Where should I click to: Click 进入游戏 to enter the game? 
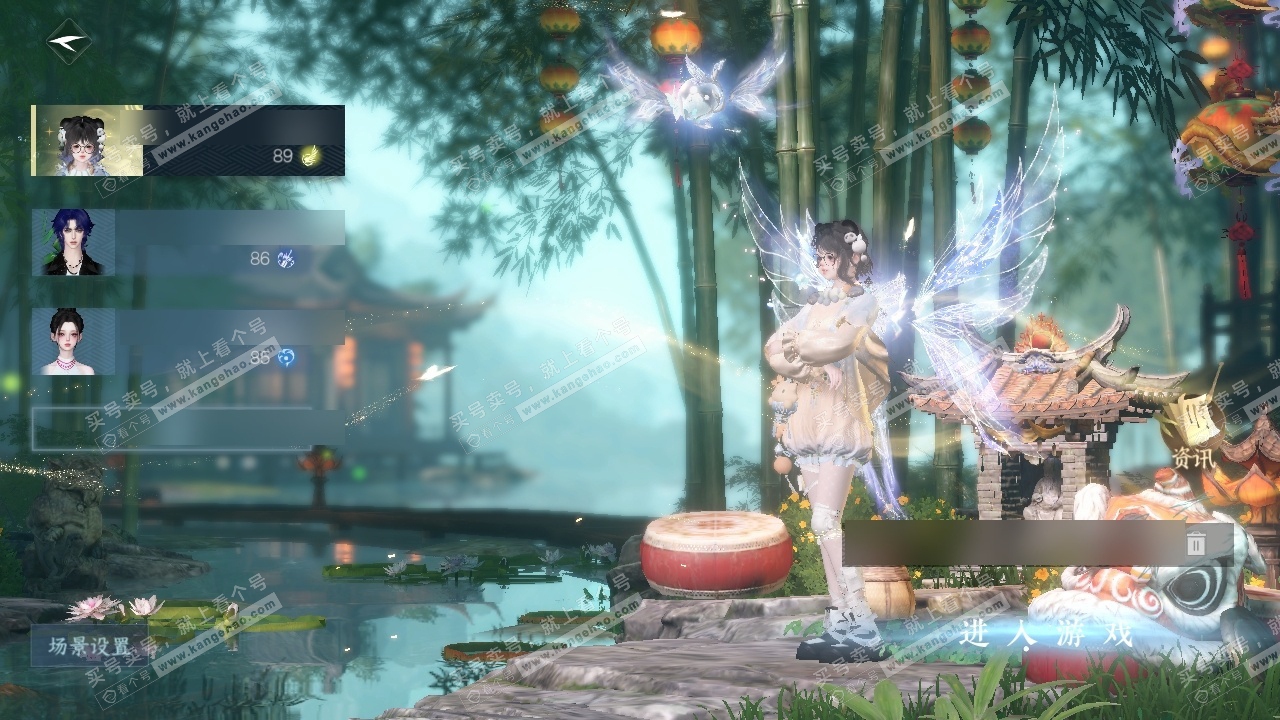coord(1046,634)
